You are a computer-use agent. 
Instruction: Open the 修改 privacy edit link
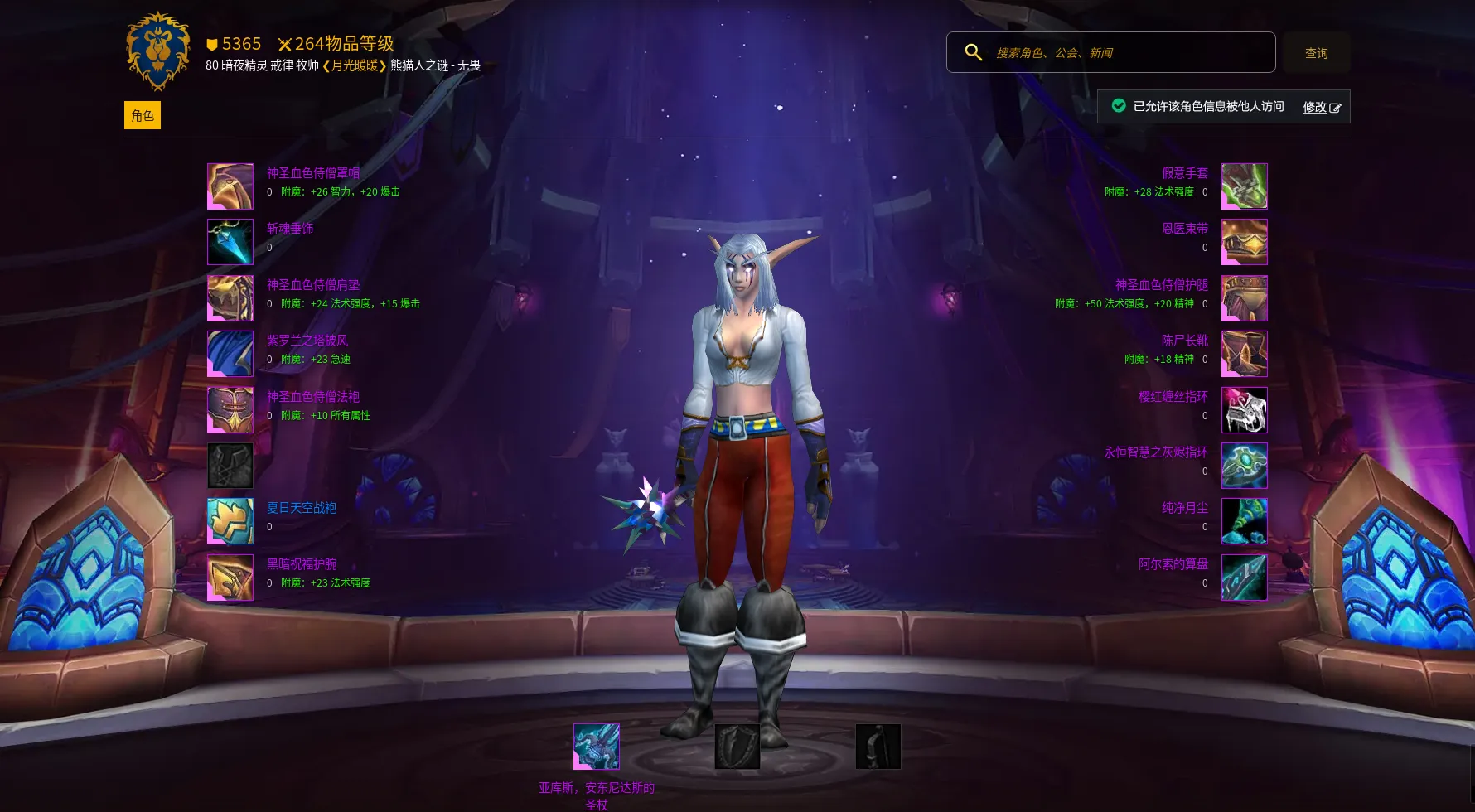coord(1321,107)
